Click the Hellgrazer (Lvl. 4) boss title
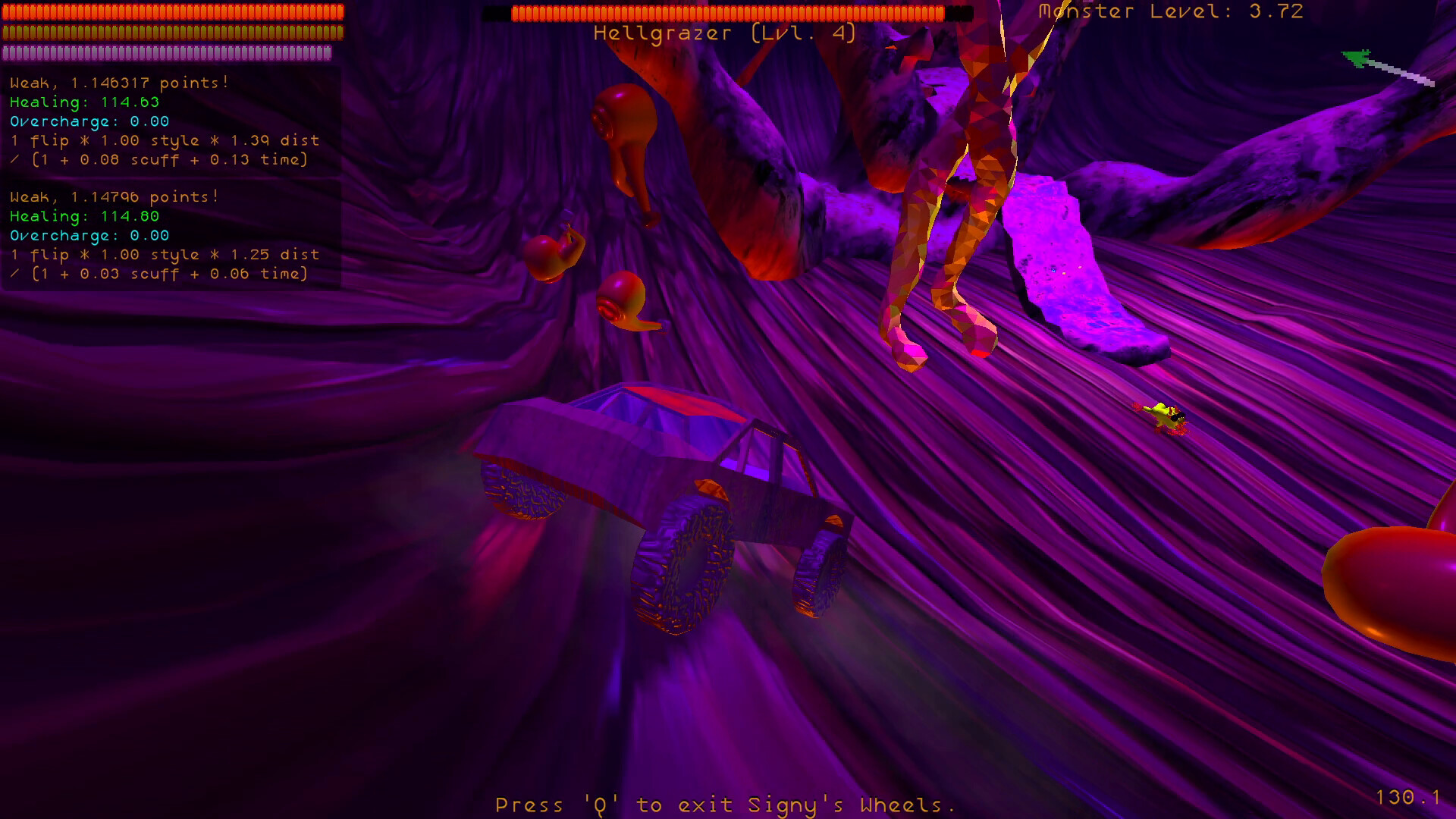This screenshot has width=1456, height=819. pyautogui.click(x=724, y=33)
